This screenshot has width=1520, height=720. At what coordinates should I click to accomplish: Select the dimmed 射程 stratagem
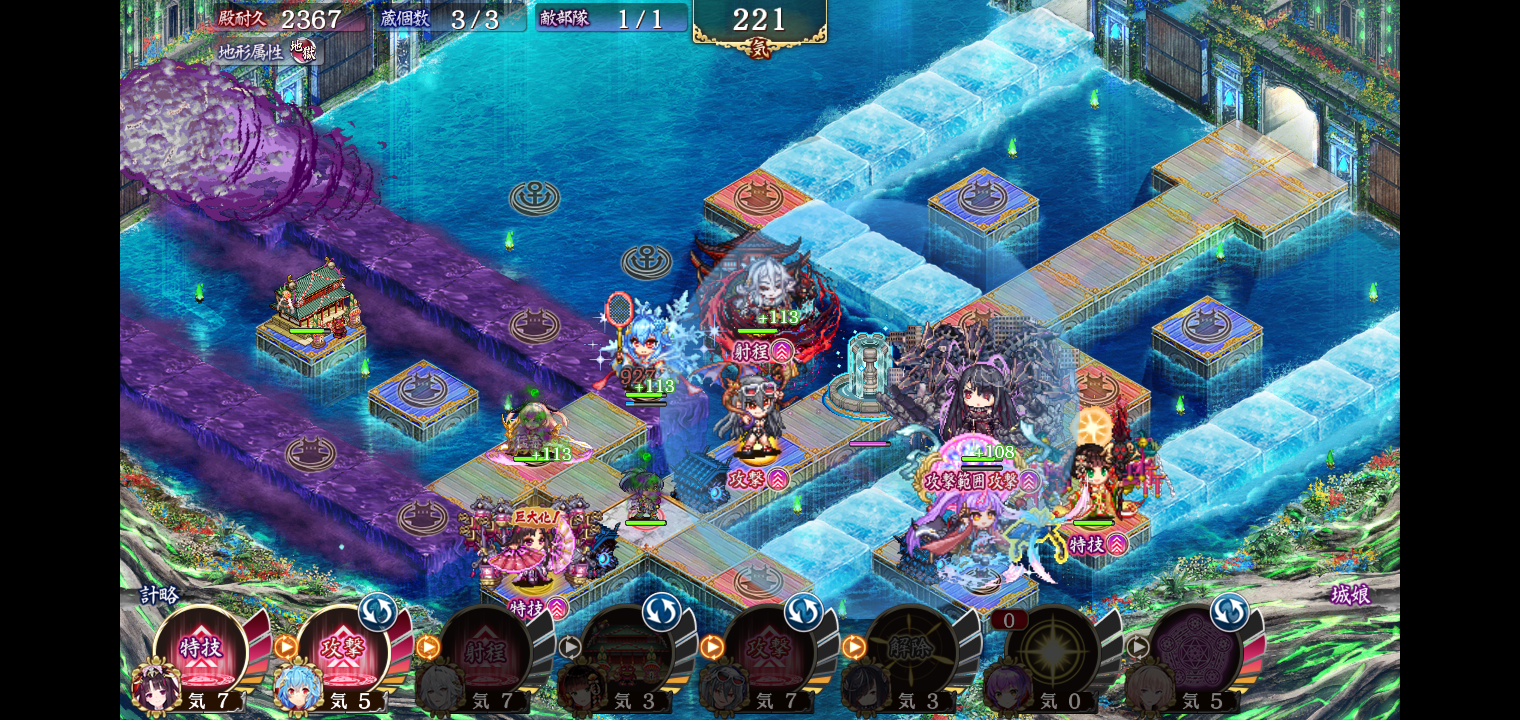pos(484,652)
